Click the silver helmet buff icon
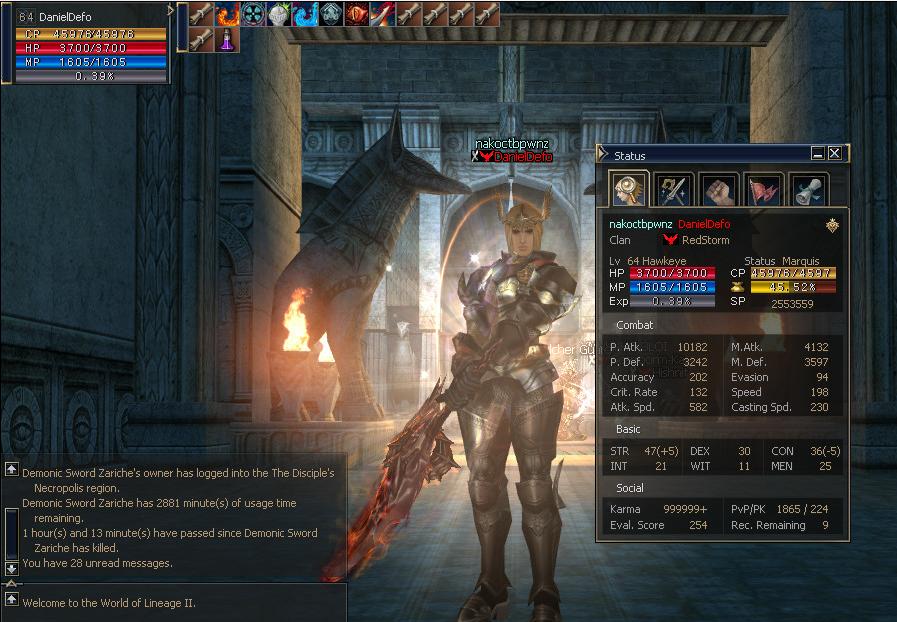Viewport: 897px width, 622px height. point(280,14)
